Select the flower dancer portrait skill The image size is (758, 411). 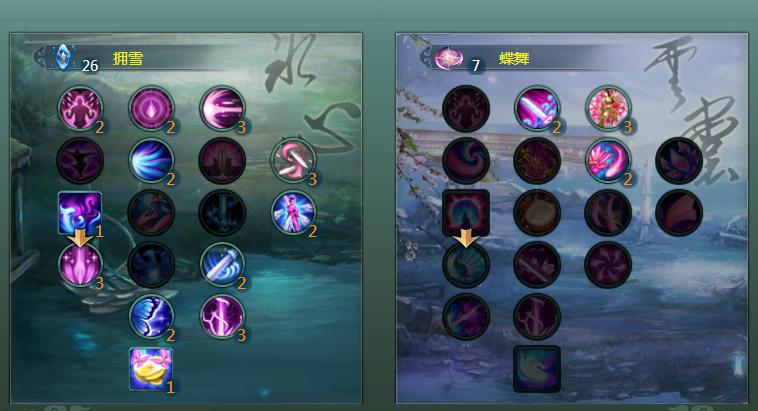(x=608, y=108)
